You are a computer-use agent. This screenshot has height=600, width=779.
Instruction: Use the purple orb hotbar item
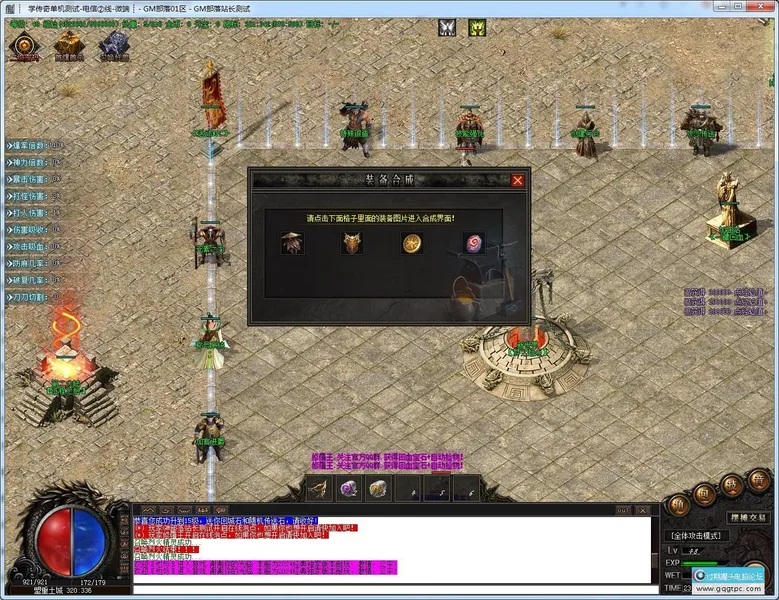[x=349, y=489]
